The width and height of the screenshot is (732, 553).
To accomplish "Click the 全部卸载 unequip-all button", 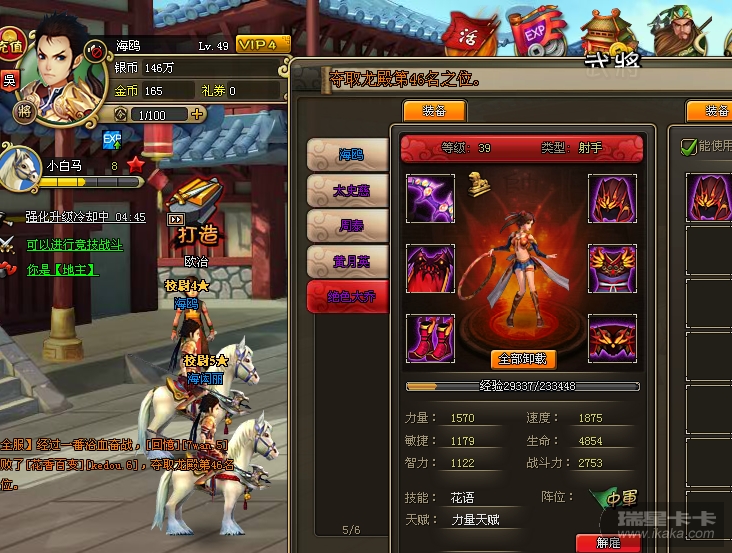I will (523, 358).
